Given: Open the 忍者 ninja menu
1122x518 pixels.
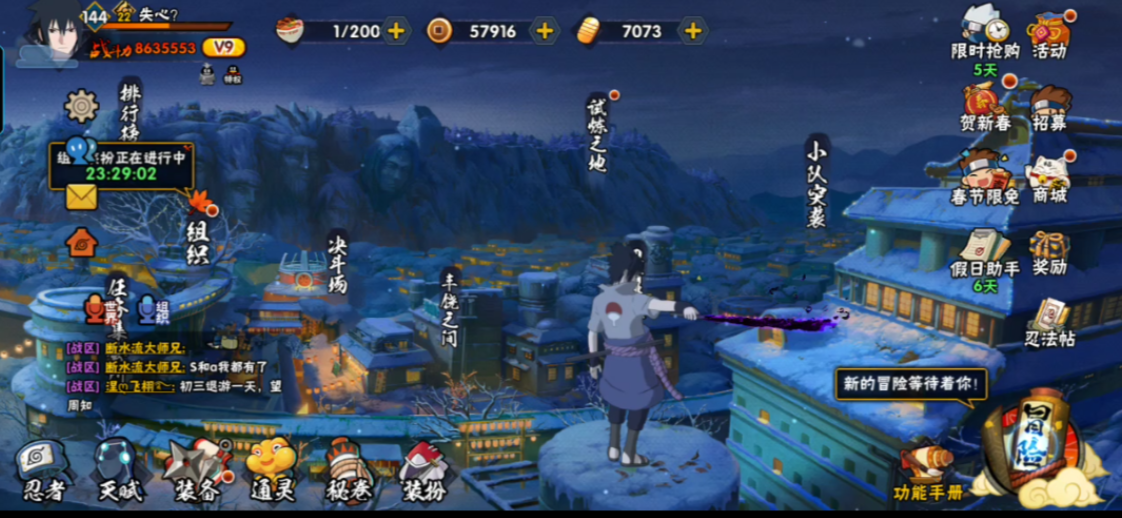Looking at the screenshot, I should pyautogui.click(x=42, y=470).
